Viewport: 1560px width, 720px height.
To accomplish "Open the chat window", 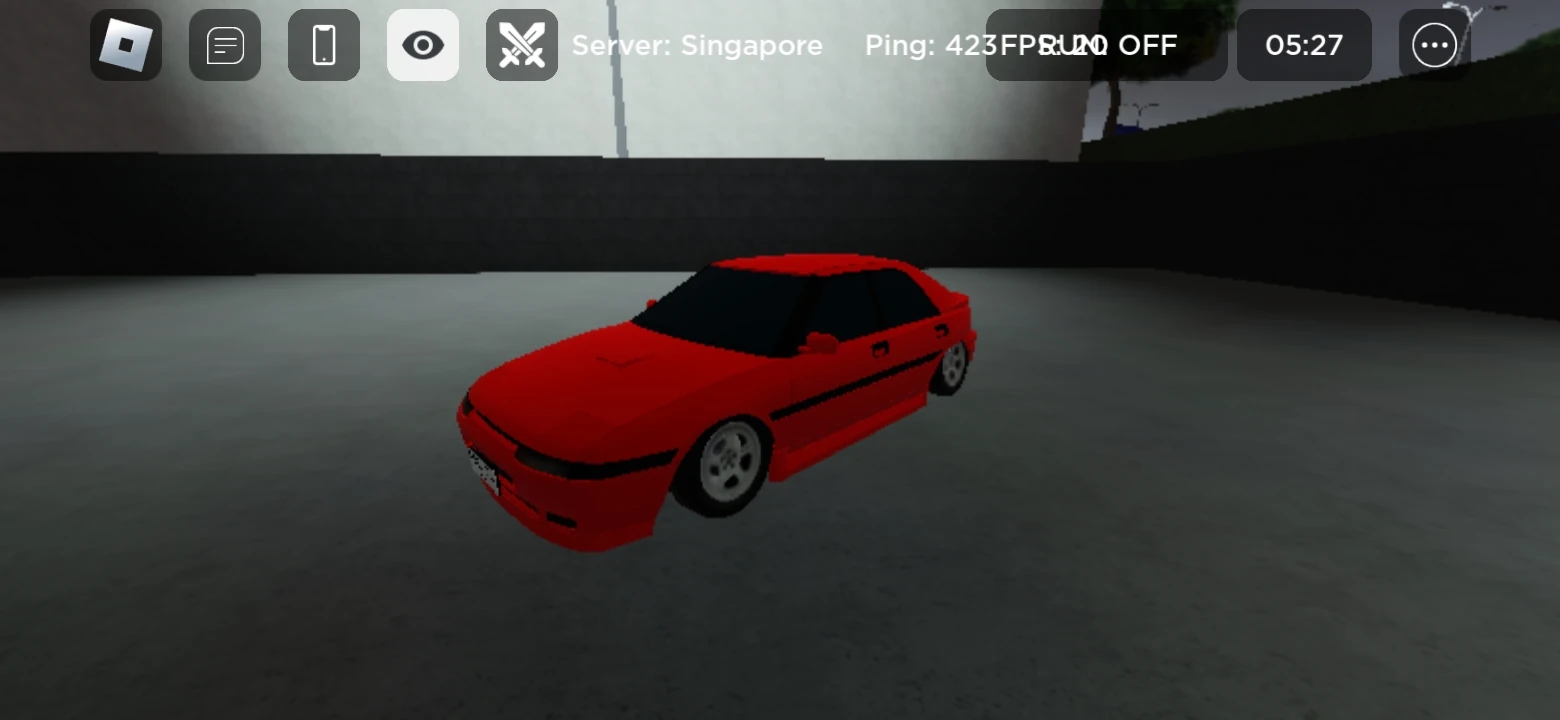I will coord(224,45).
